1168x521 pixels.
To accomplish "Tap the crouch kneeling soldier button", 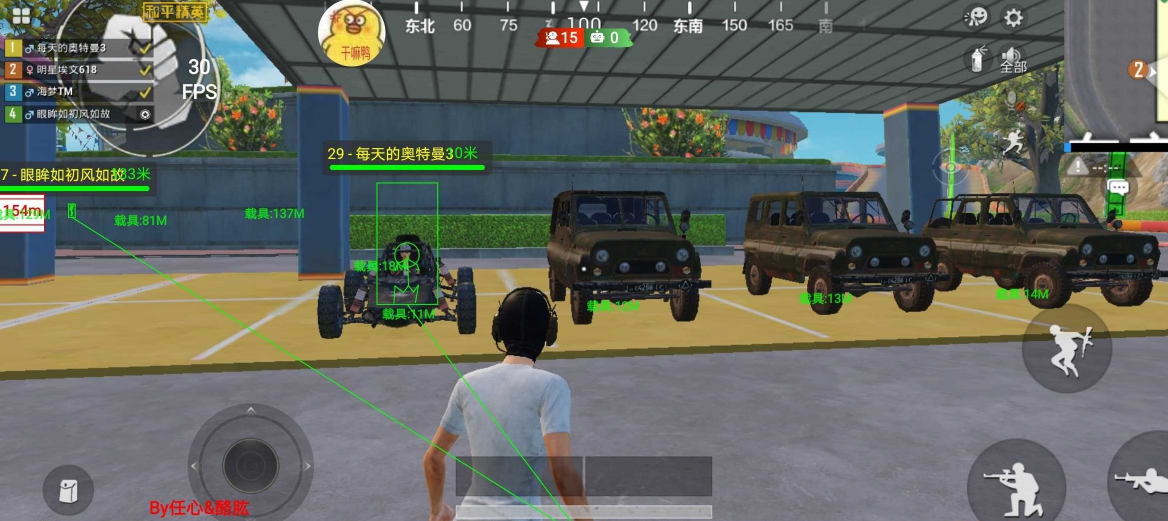I will (1014, 485).
